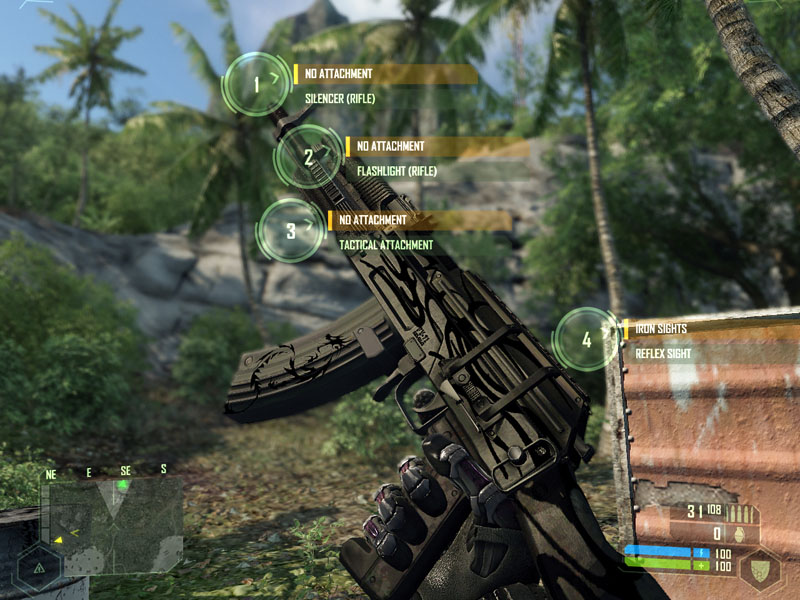This screenshot has width=800, height=600.
Task: Activate the attachment slot circle numbered 2
Action: click(308, 157)
